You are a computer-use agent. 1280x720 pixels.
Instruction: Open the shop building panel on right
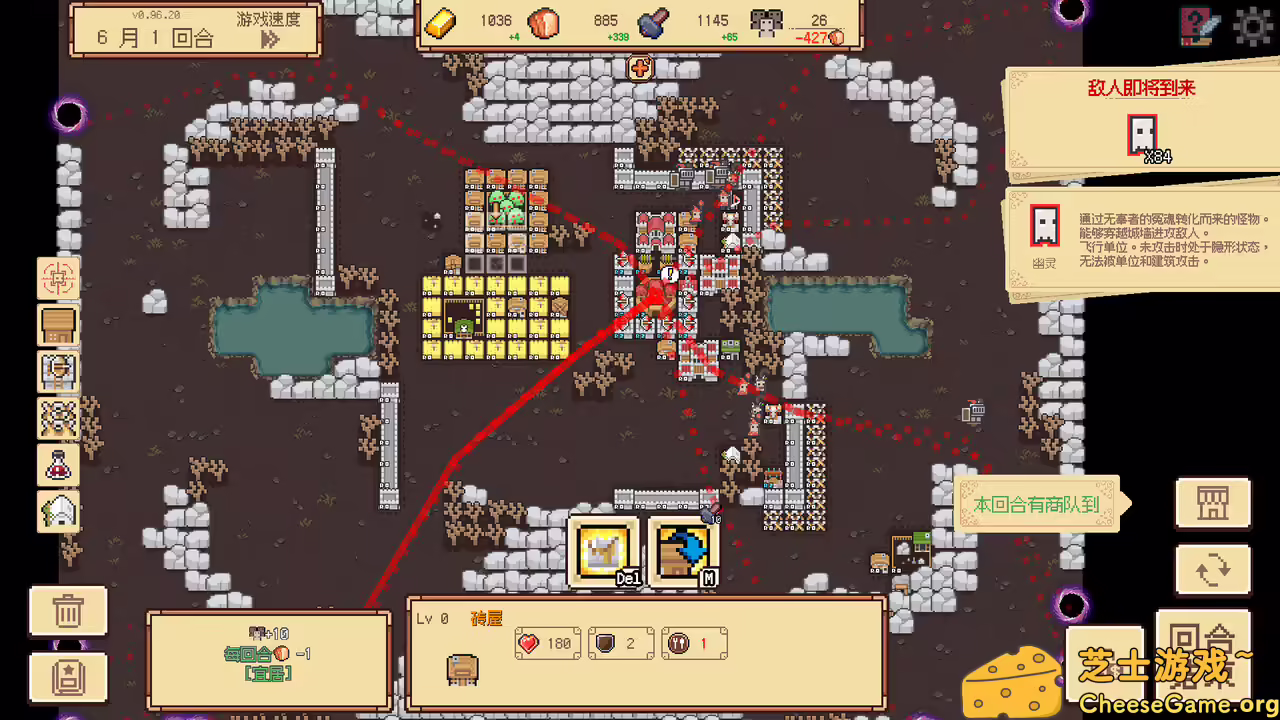pyautogui.click(x=1213, y=504)
